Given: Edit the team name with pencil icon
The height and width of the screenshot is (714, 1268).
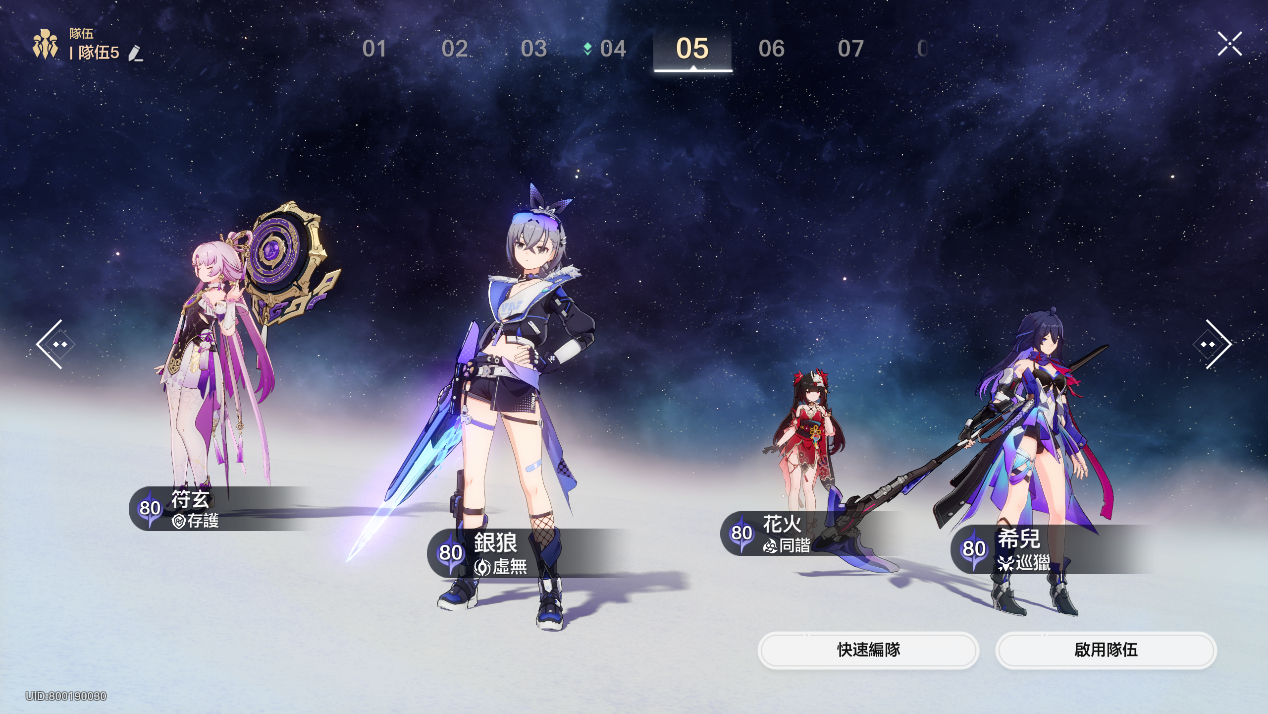Looking at the screenshot, I should click(x=136, y=53).
